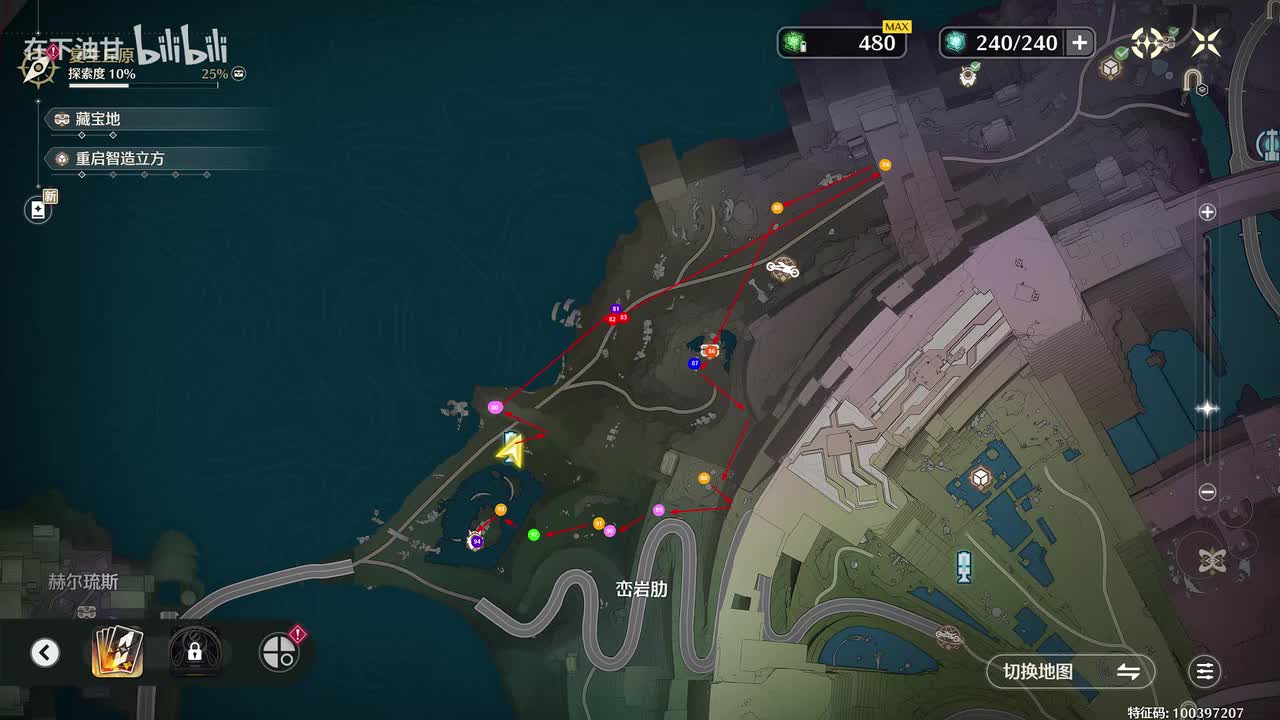Select the locked padlock icon
Image resolution: width=1280 pixels, height=720 pixels.
[x=195, y=652]
